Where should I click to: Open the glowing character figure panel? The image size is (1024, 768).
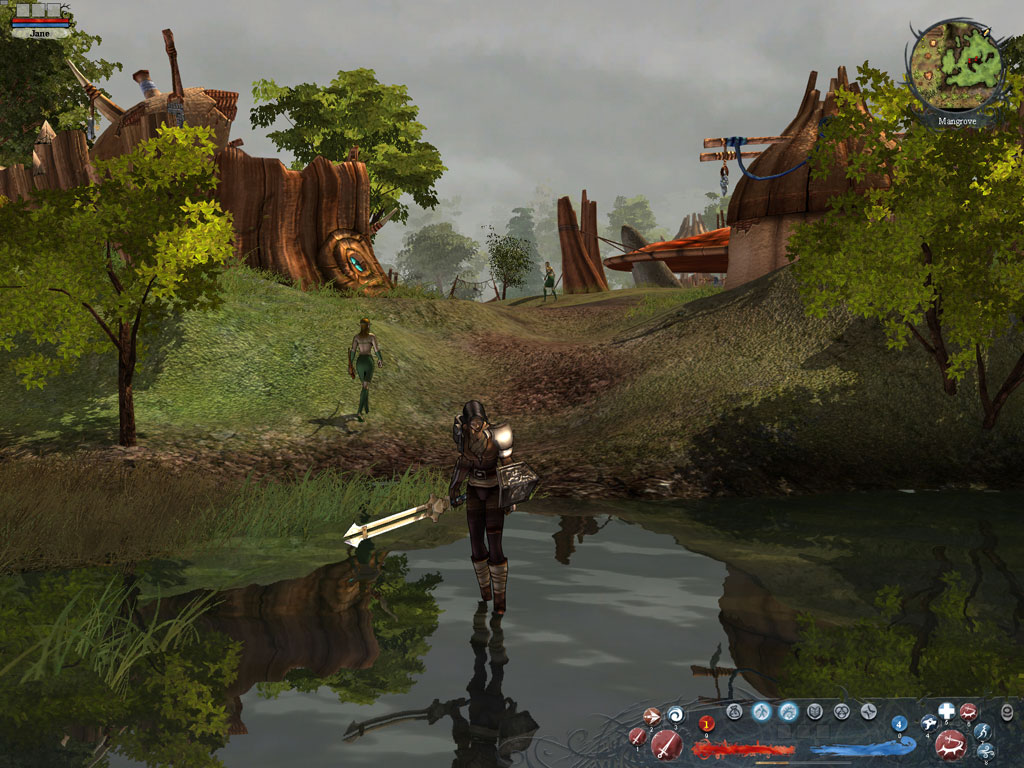pyautogui.click(x=762, y=712)
